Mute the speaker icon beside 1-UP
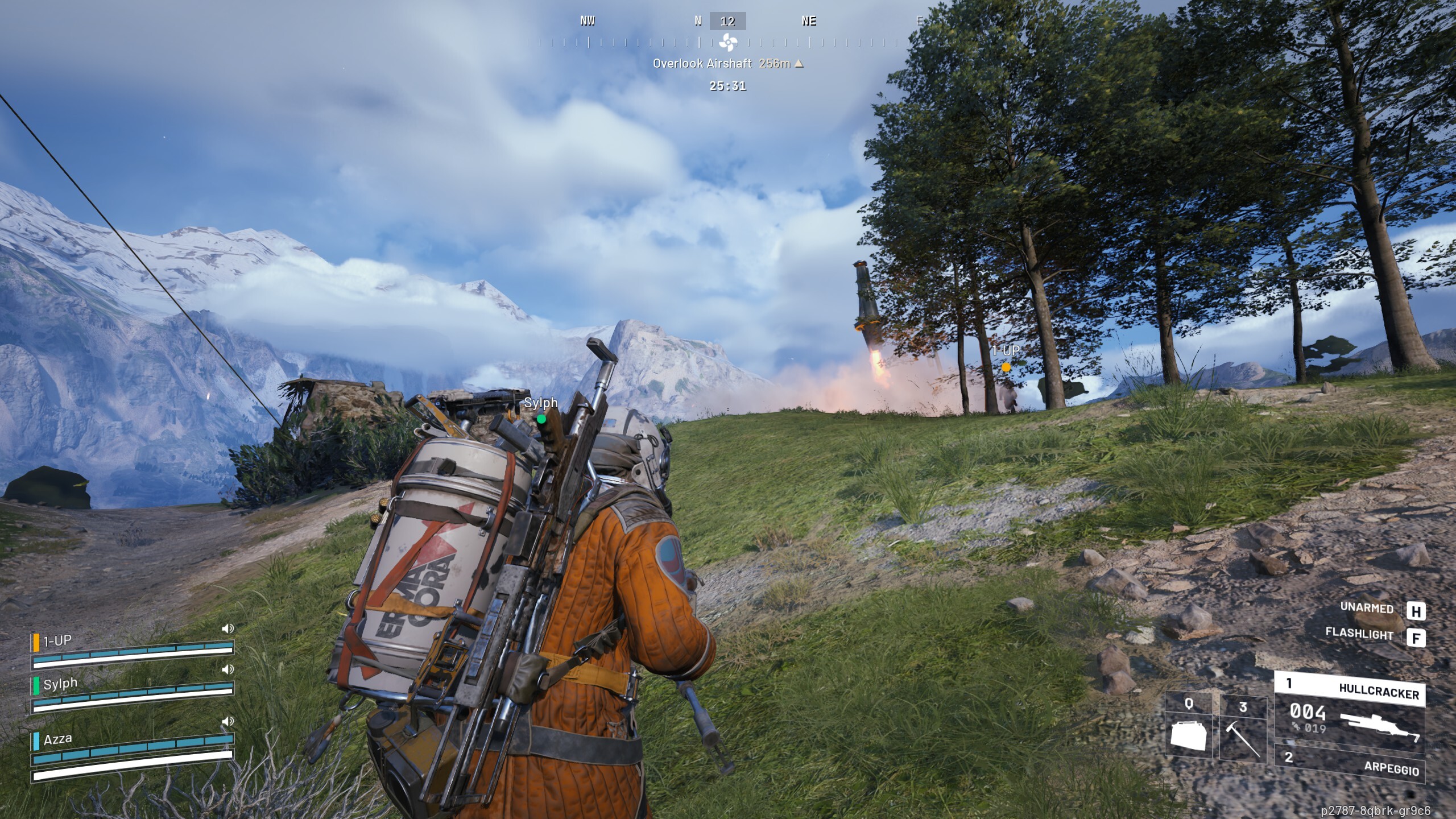 pyautogui.click(x=227, y=628)
